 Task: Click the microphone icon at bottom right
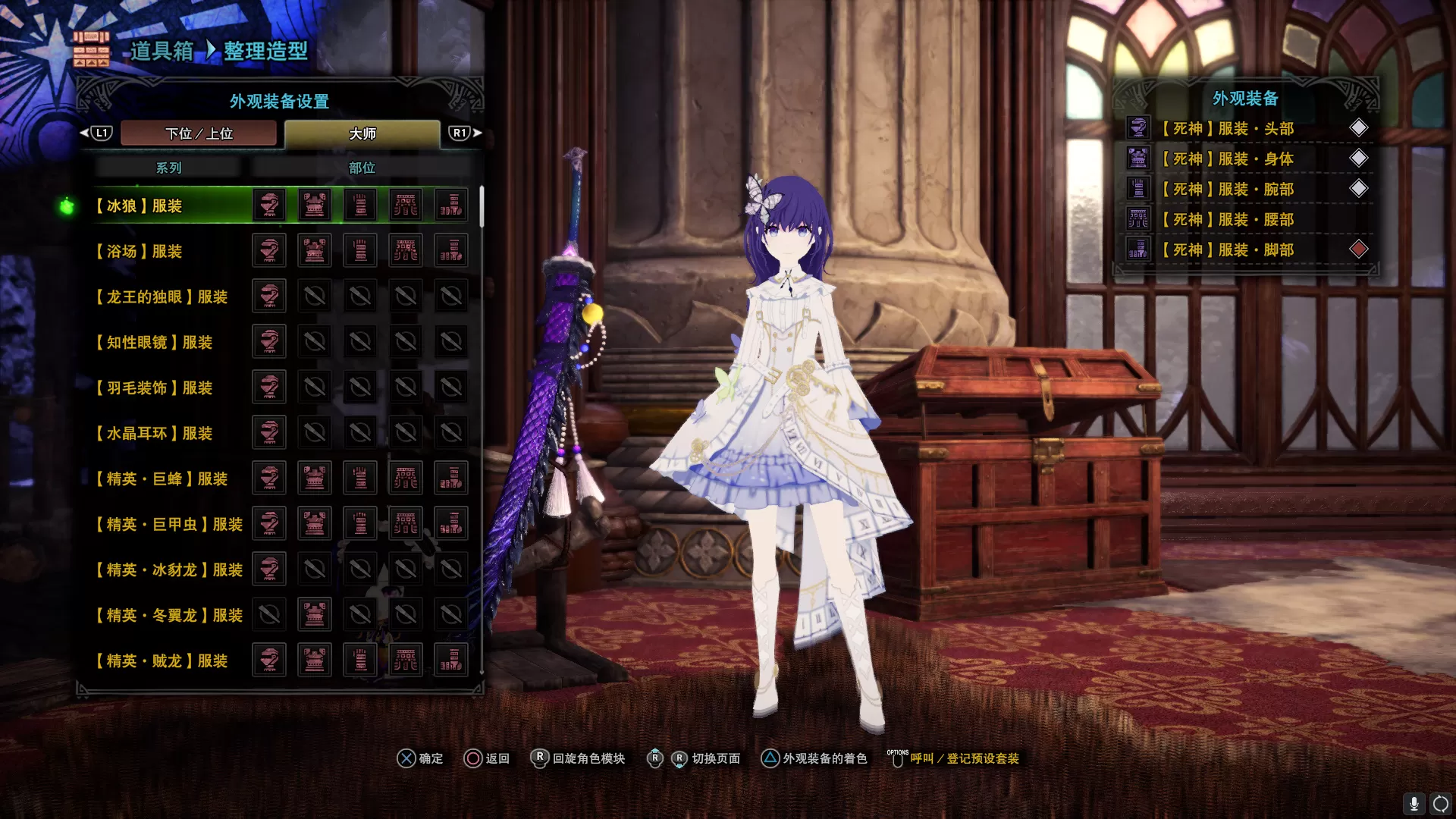point(1414,804)
